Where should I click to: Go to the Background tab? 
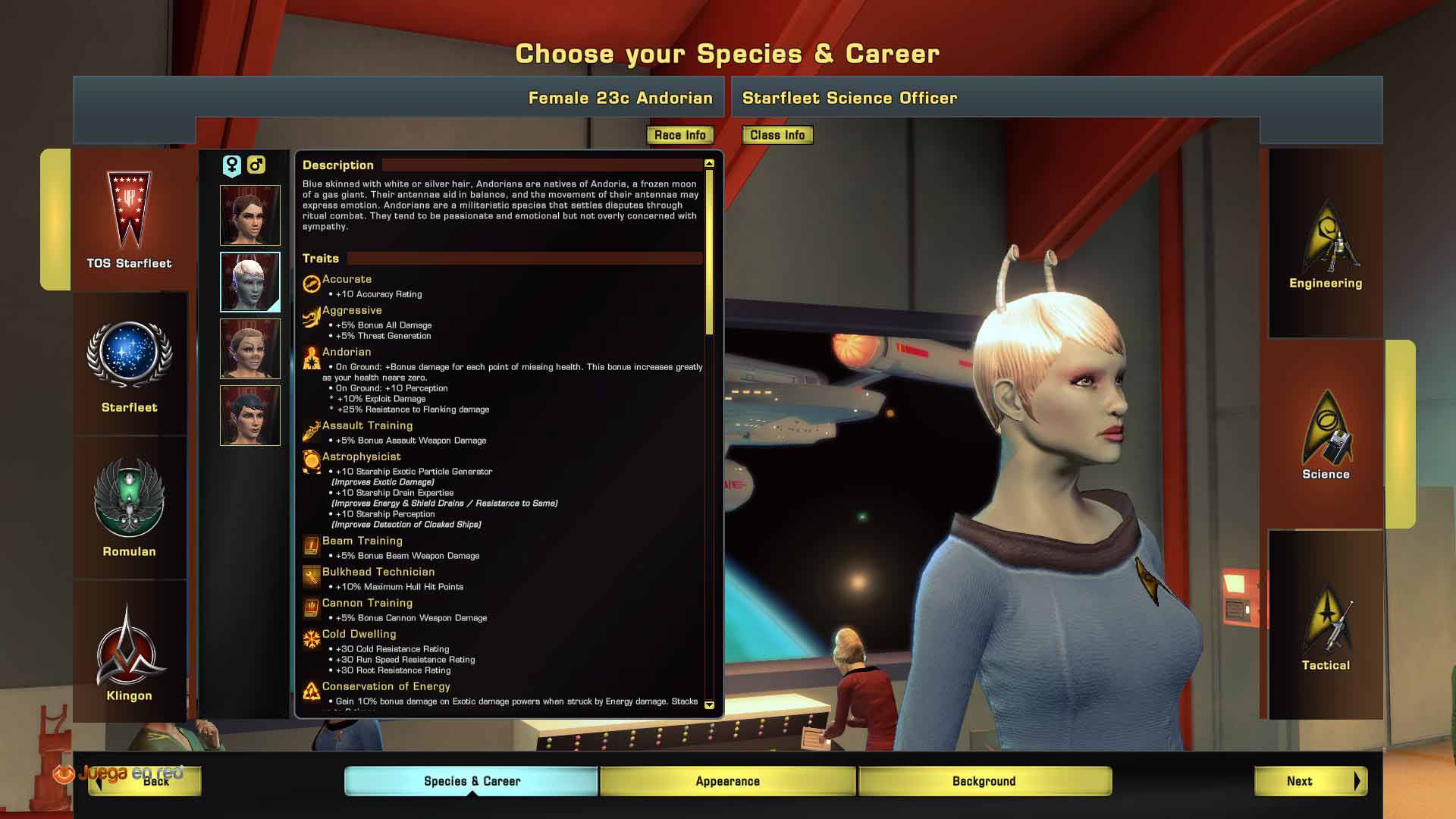pyautogui.click(x=984, y=781)
